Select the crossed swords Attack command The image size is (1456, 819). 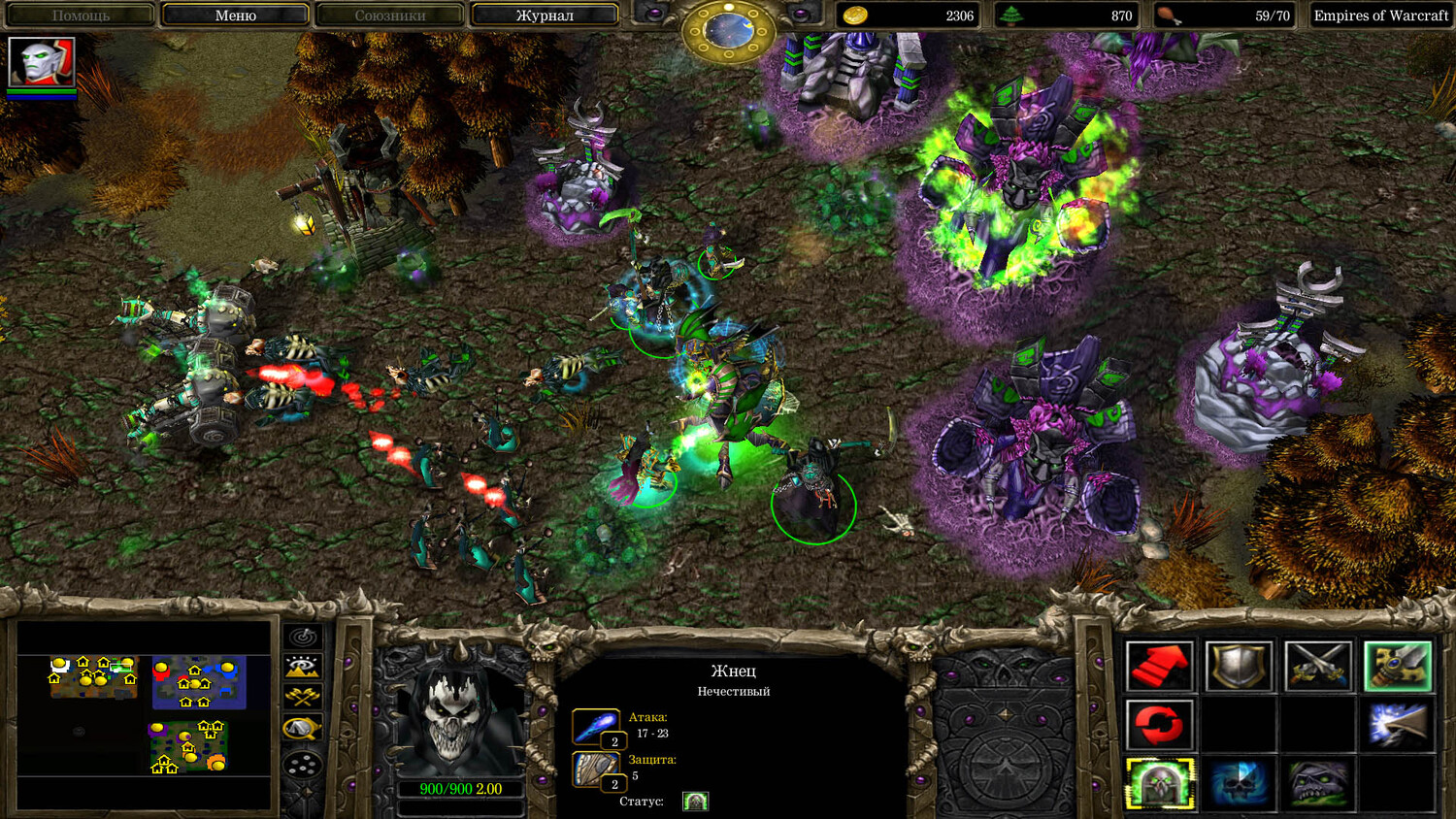click(1318, 667)
